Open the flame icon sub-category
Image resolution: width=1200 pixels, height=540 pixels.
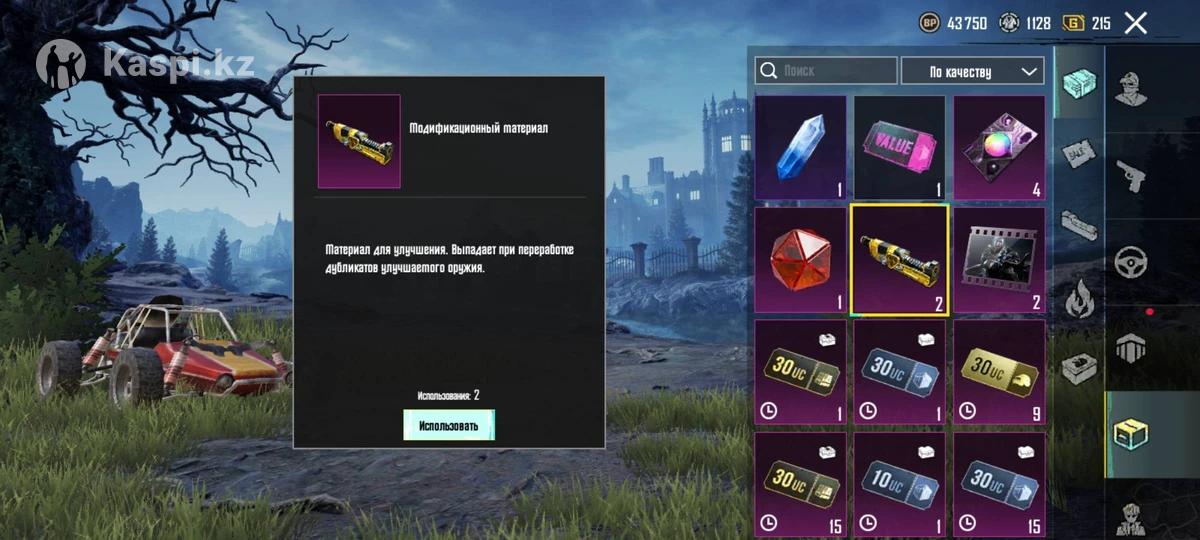tap(1079, 298)
